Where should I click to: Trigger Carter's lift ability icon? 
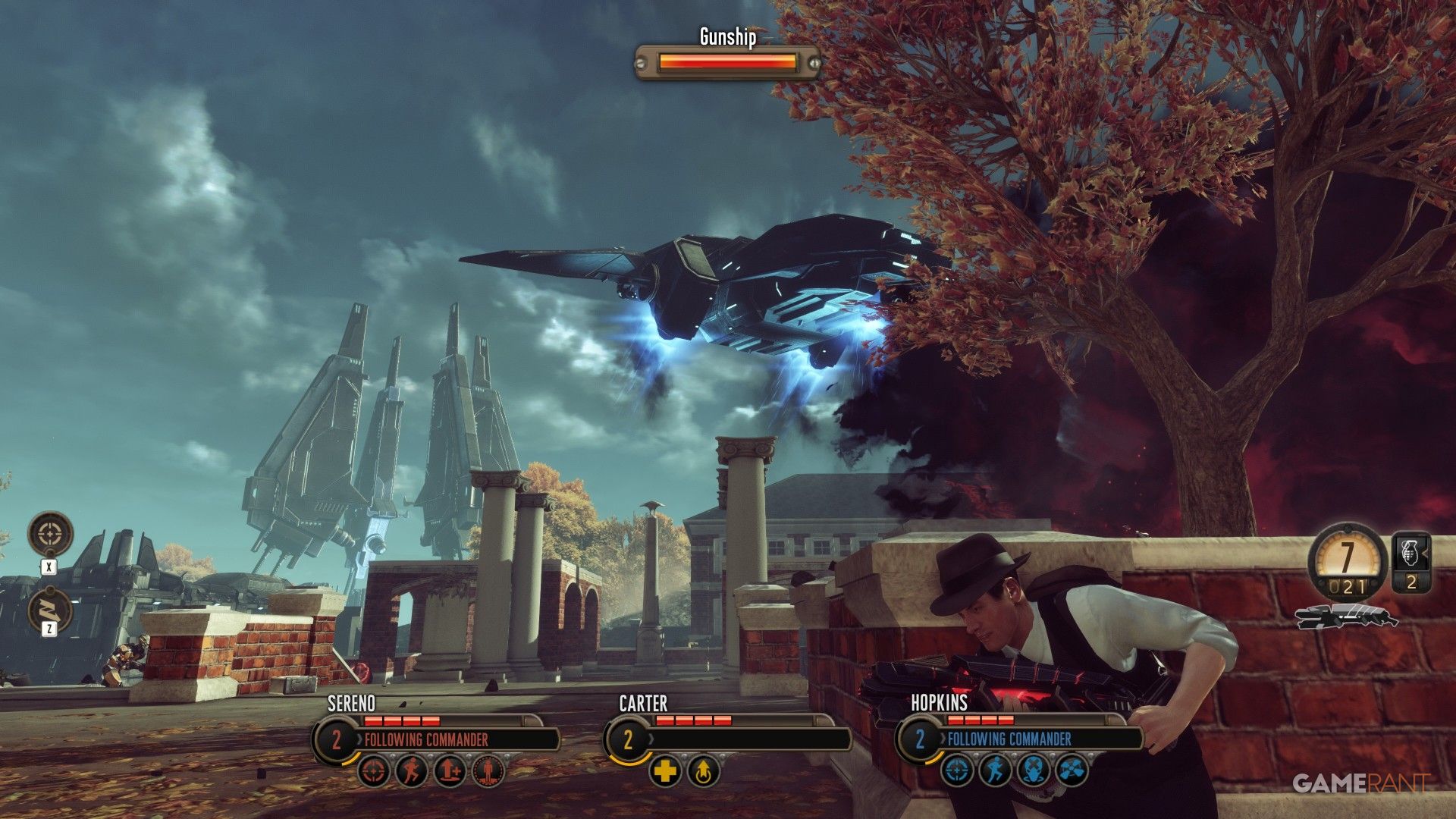coord(704,772)
